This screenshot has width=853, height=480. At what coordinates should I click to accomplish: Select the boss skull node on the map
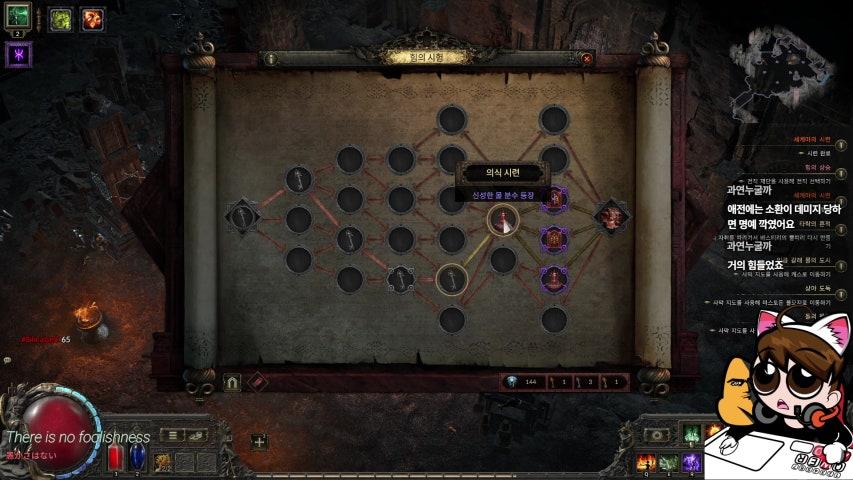[610, 217]
